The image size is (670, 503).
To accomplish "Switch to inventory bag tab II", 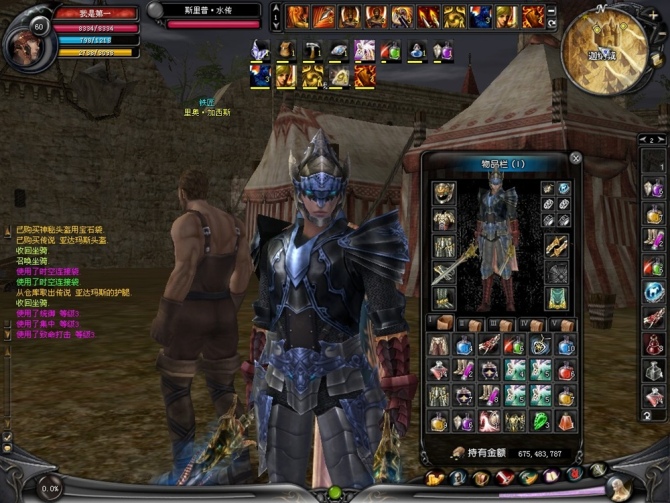I will (470, 324).
